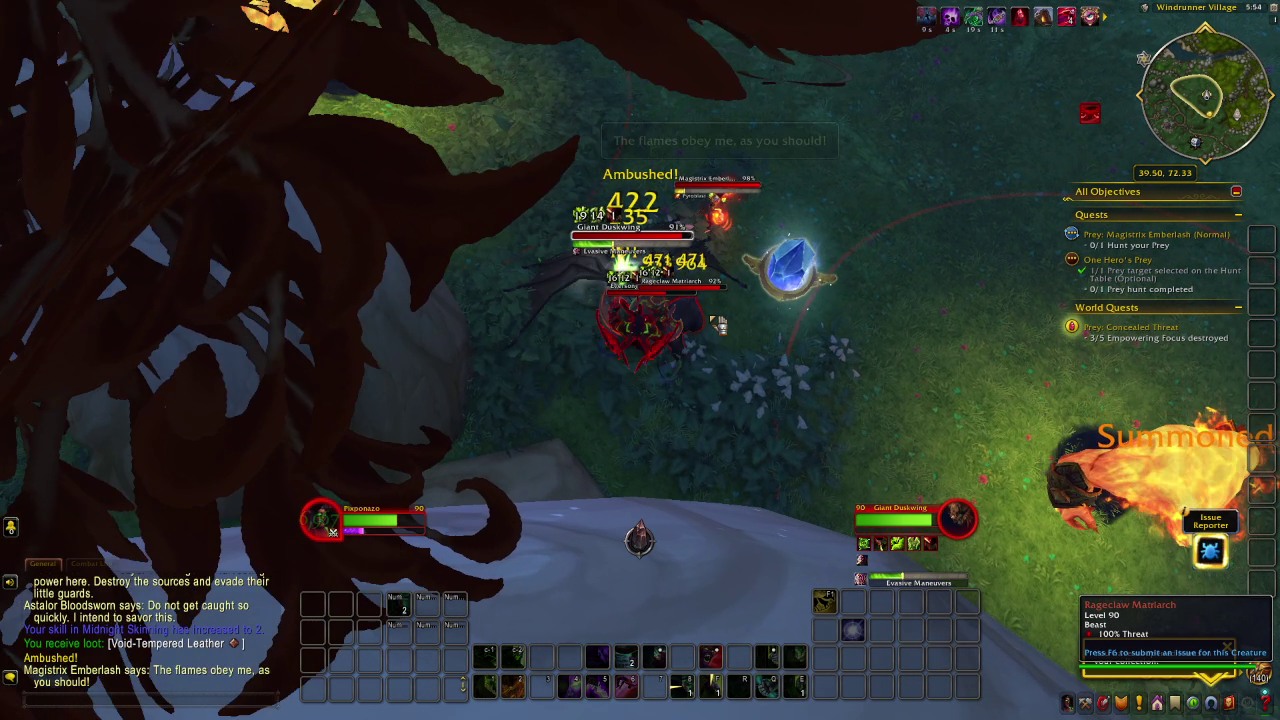Select Prey: Concealed Threat world quest

1130,327
